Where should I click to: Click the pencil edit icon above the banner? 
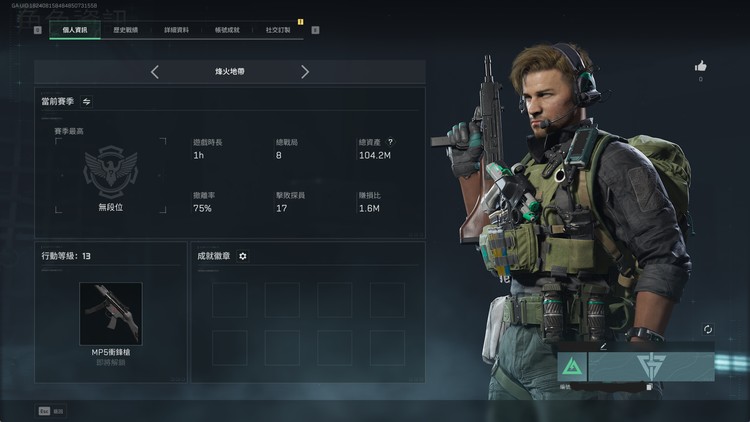pyautogui.click(x=603, y=346)
